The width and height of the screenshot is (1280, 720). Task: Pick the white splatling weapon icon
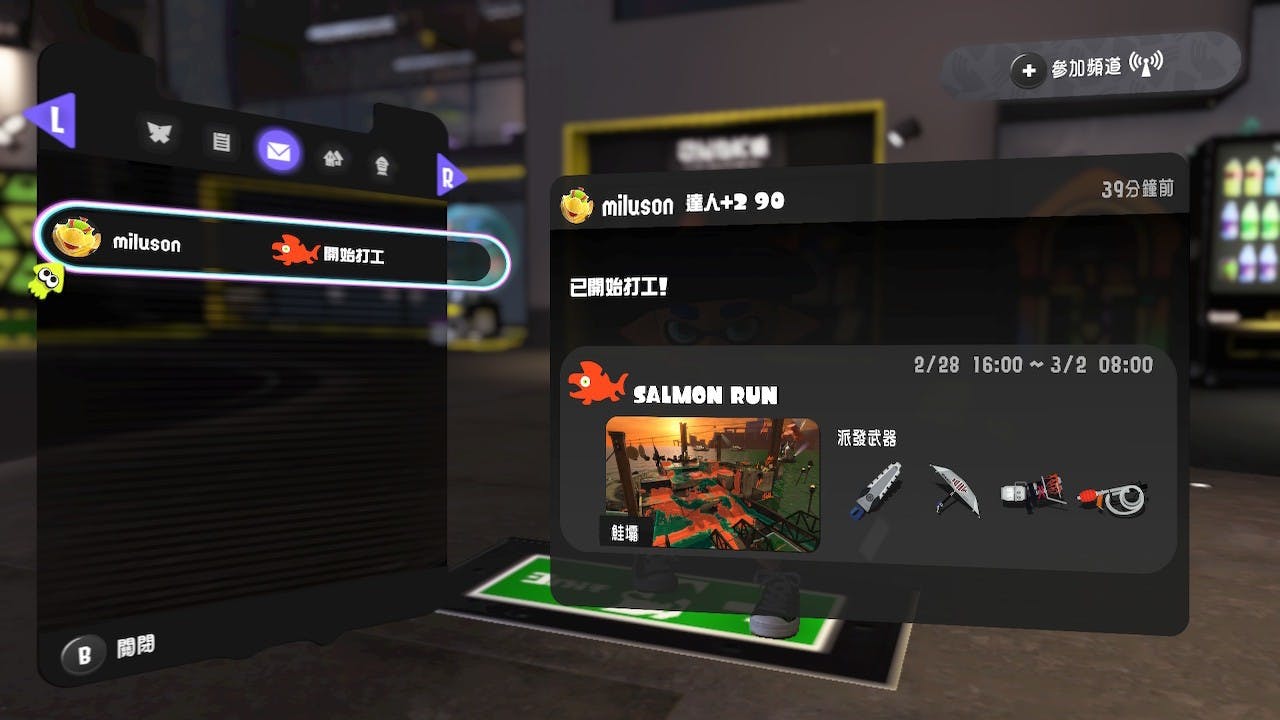pyautogui.click(x=1032, y=493)
